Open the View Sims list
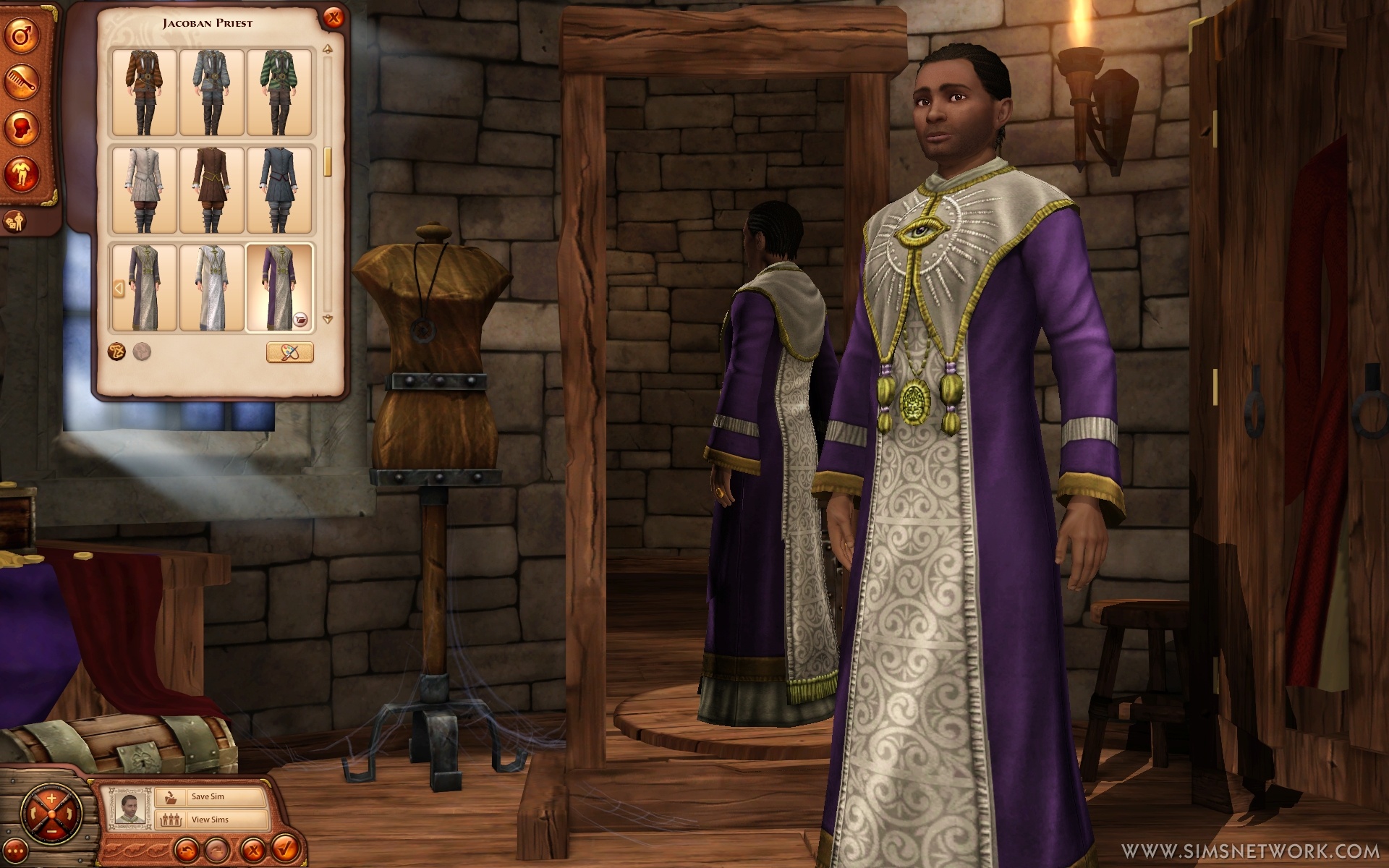The width and height of the screenshot is (1389, 868). [x=211, y=820]
